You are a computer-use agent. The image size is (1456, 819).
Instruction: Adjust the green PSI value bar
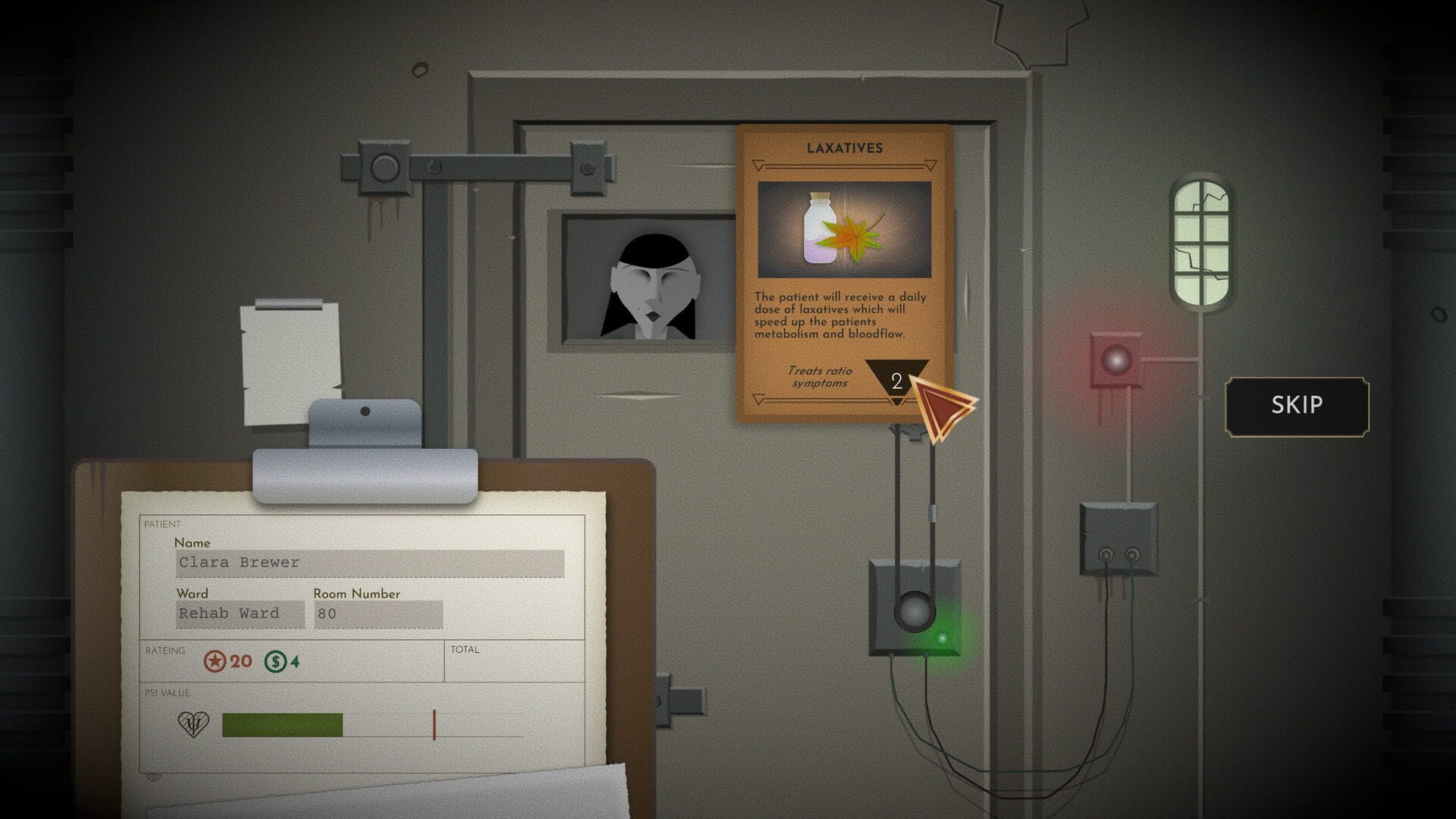pos(281,724)
